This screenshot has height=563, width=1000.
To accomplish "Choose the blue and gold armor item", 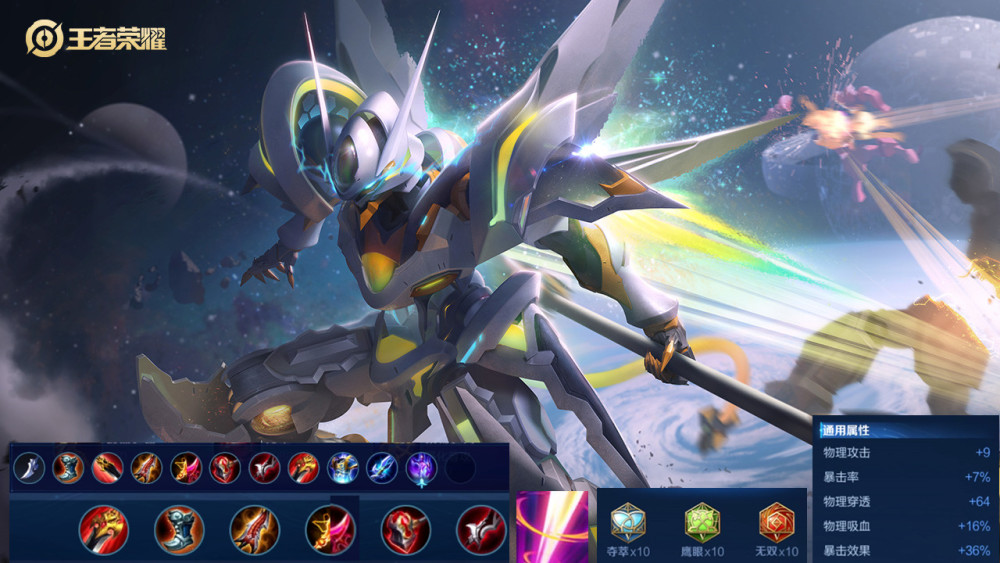I will click(x=343, y=468).
